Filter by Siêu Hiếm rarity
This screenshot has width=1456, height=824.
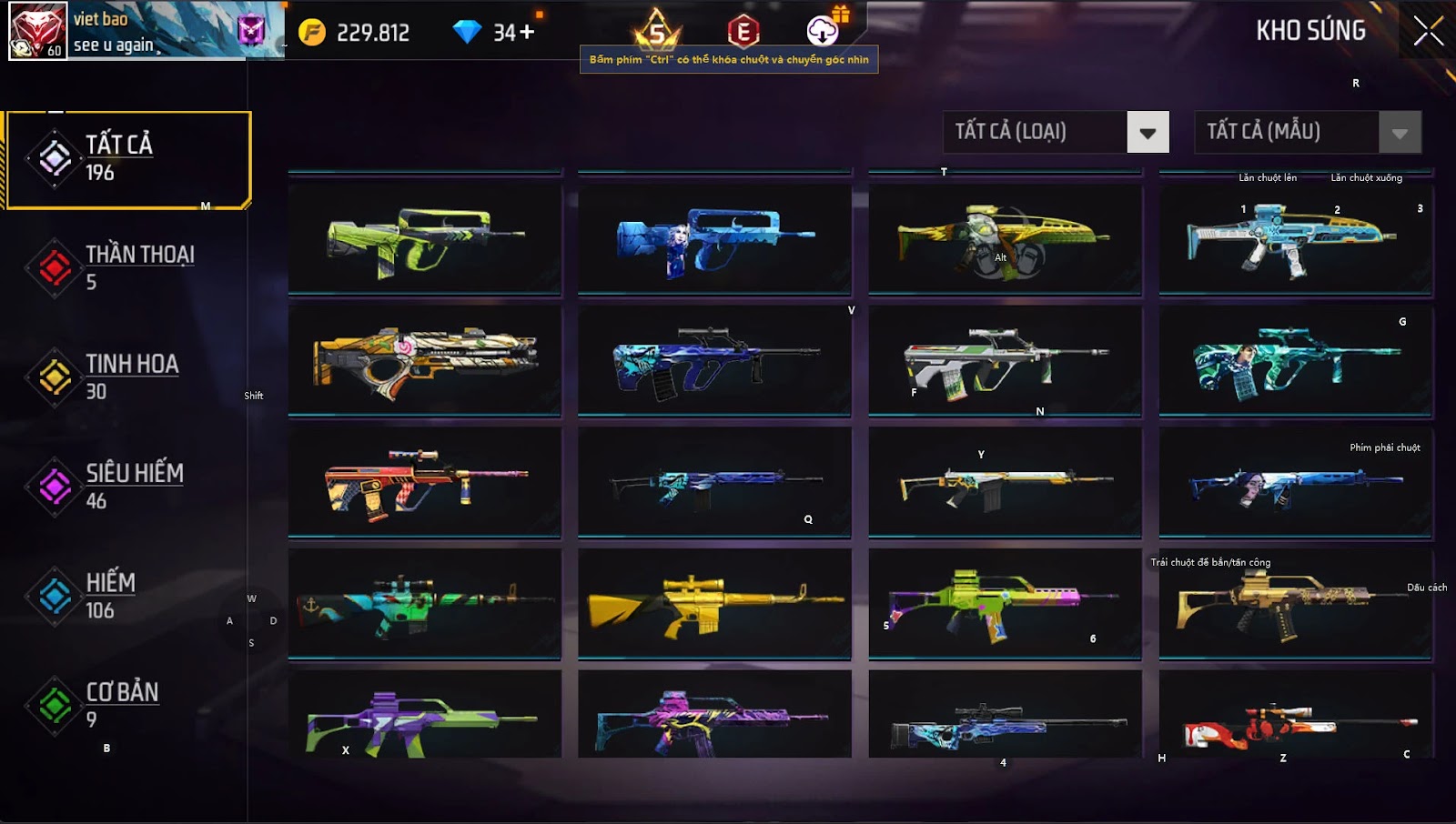[x=127, y=486]
